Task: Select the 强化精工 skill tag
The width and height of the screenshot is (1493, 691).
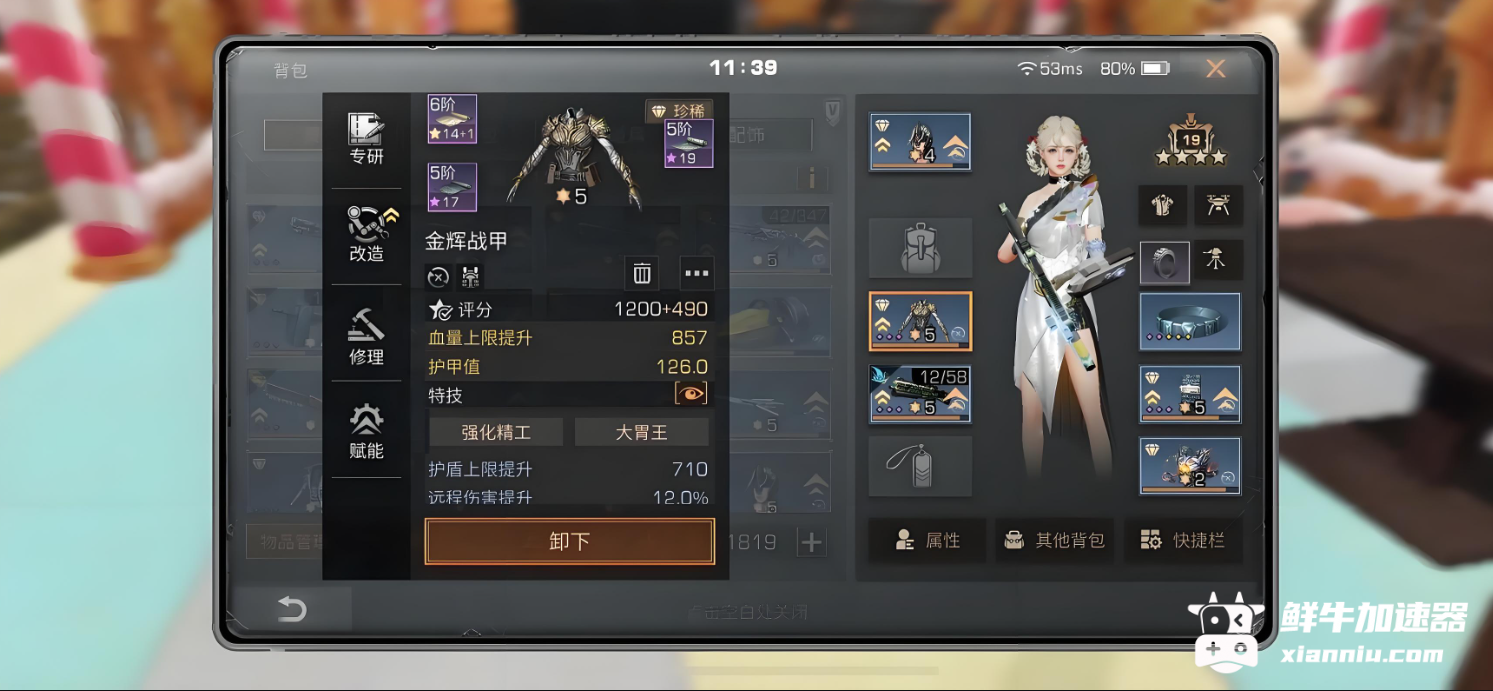Action: tap(496, 432)
